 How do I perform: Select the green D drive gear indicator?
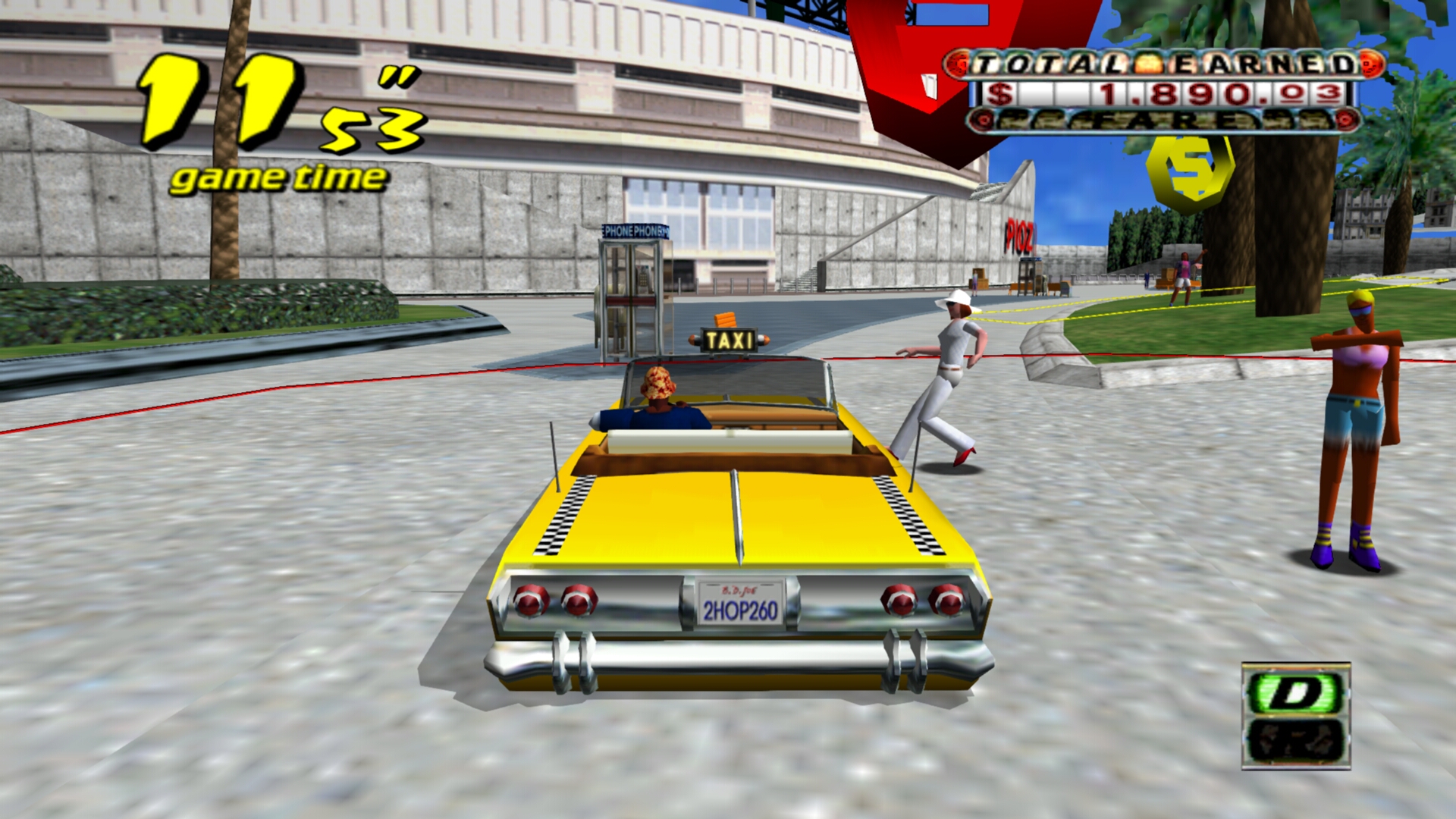tap(1295, 692)
